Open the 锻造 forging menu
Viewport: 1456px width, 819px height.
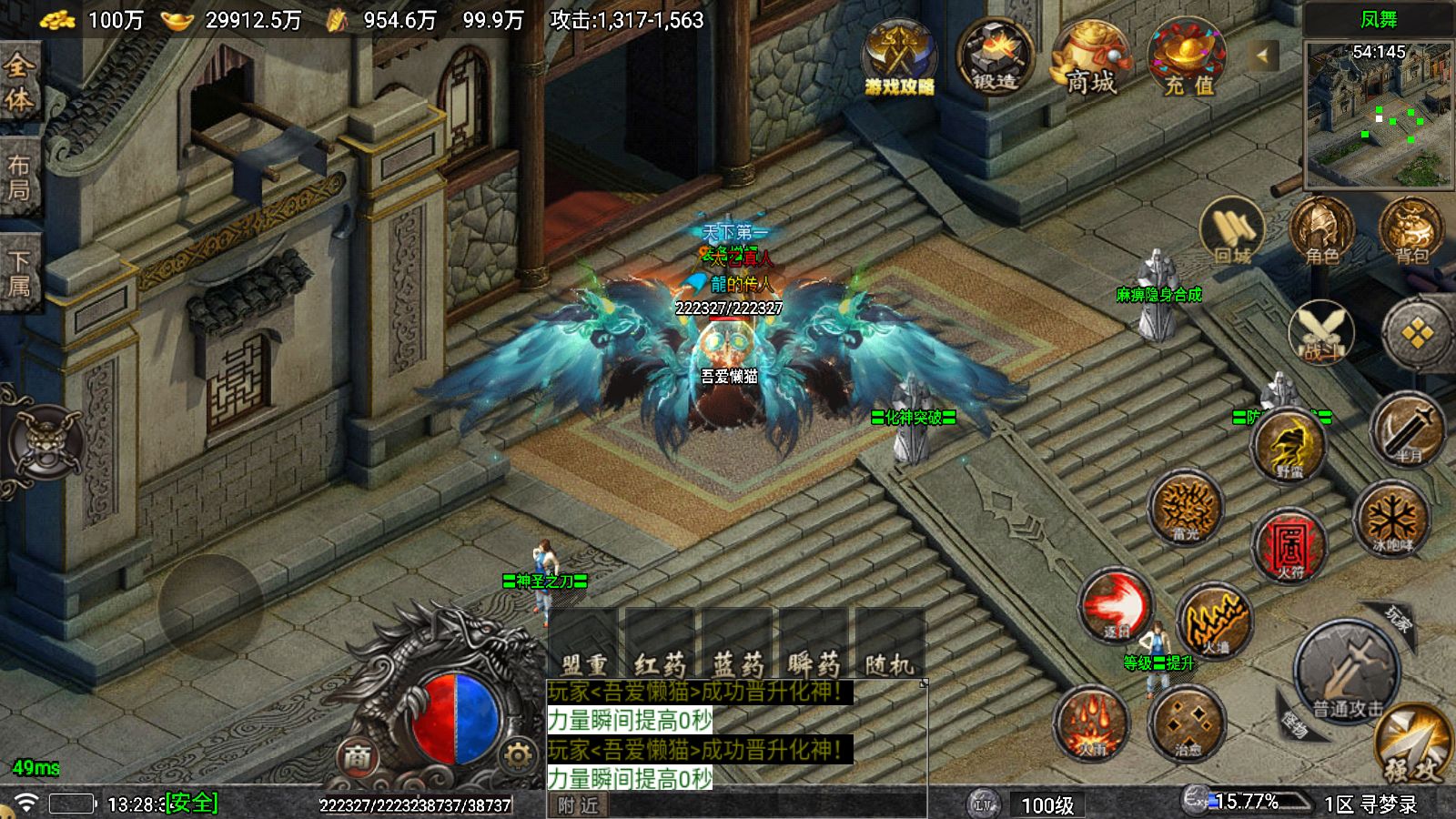coord(995,56)
